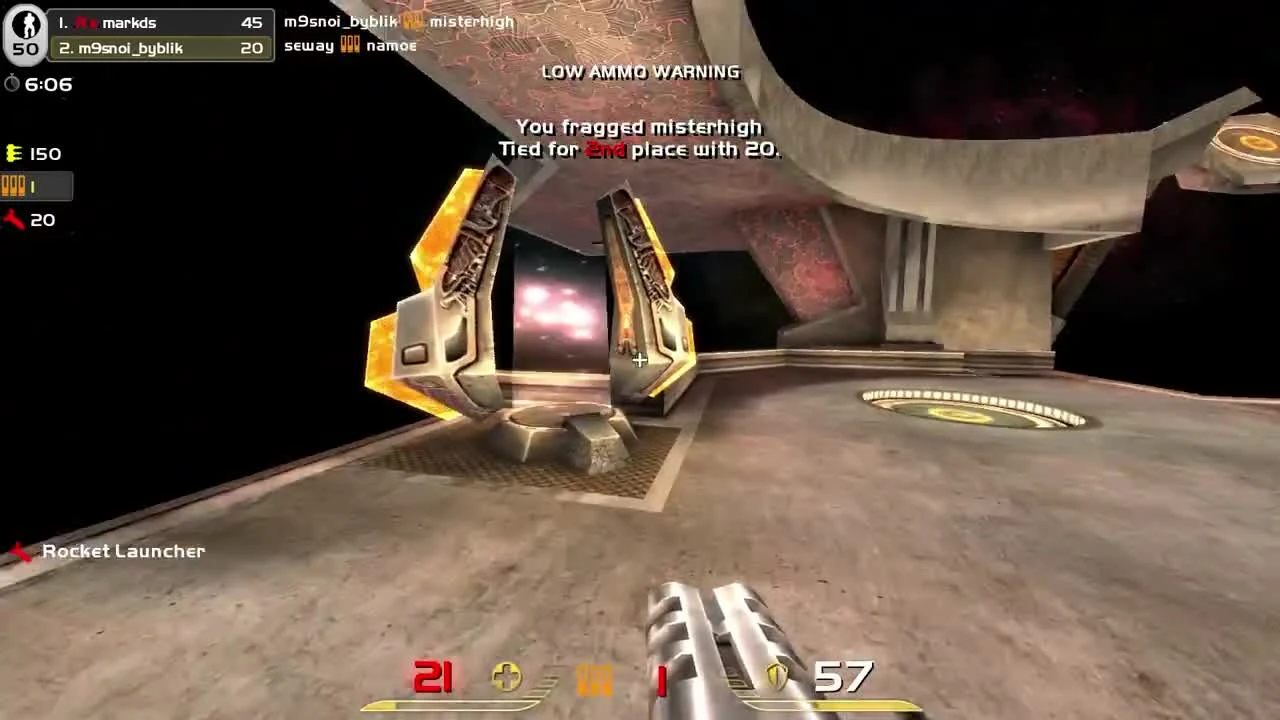Select the stopwatch timer icon beside 6:06
This screenshot has width=1280, height=720.
tap(13, 84)
